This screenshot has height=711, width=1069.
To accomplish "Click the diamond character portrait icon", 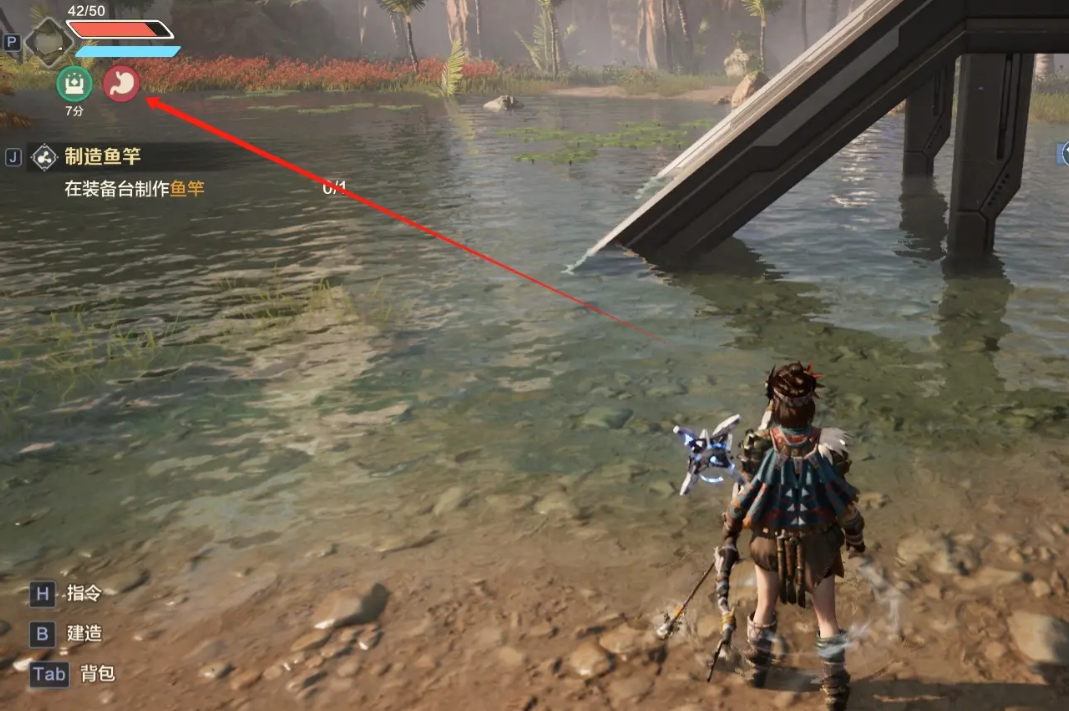I will coord(48,42).
